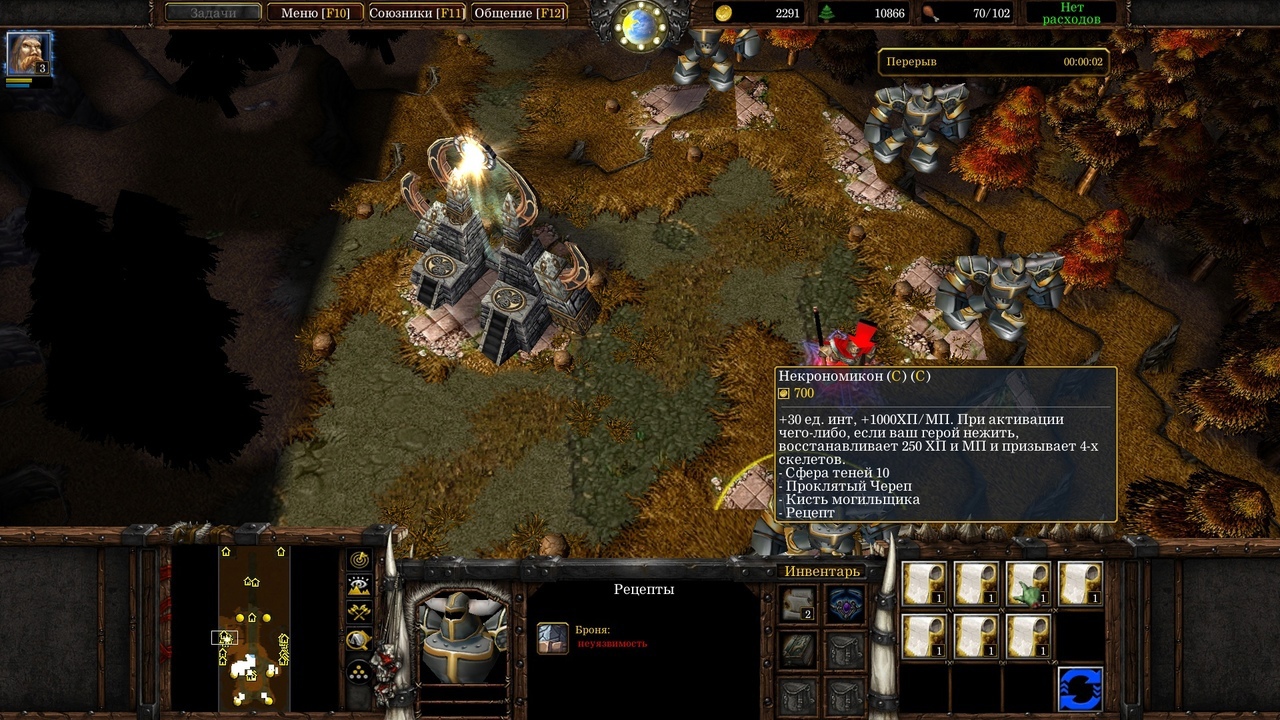Viewport: 1280px width, 720px height.
Task: Click the armored helmet unit portrait
Action: 460,633
